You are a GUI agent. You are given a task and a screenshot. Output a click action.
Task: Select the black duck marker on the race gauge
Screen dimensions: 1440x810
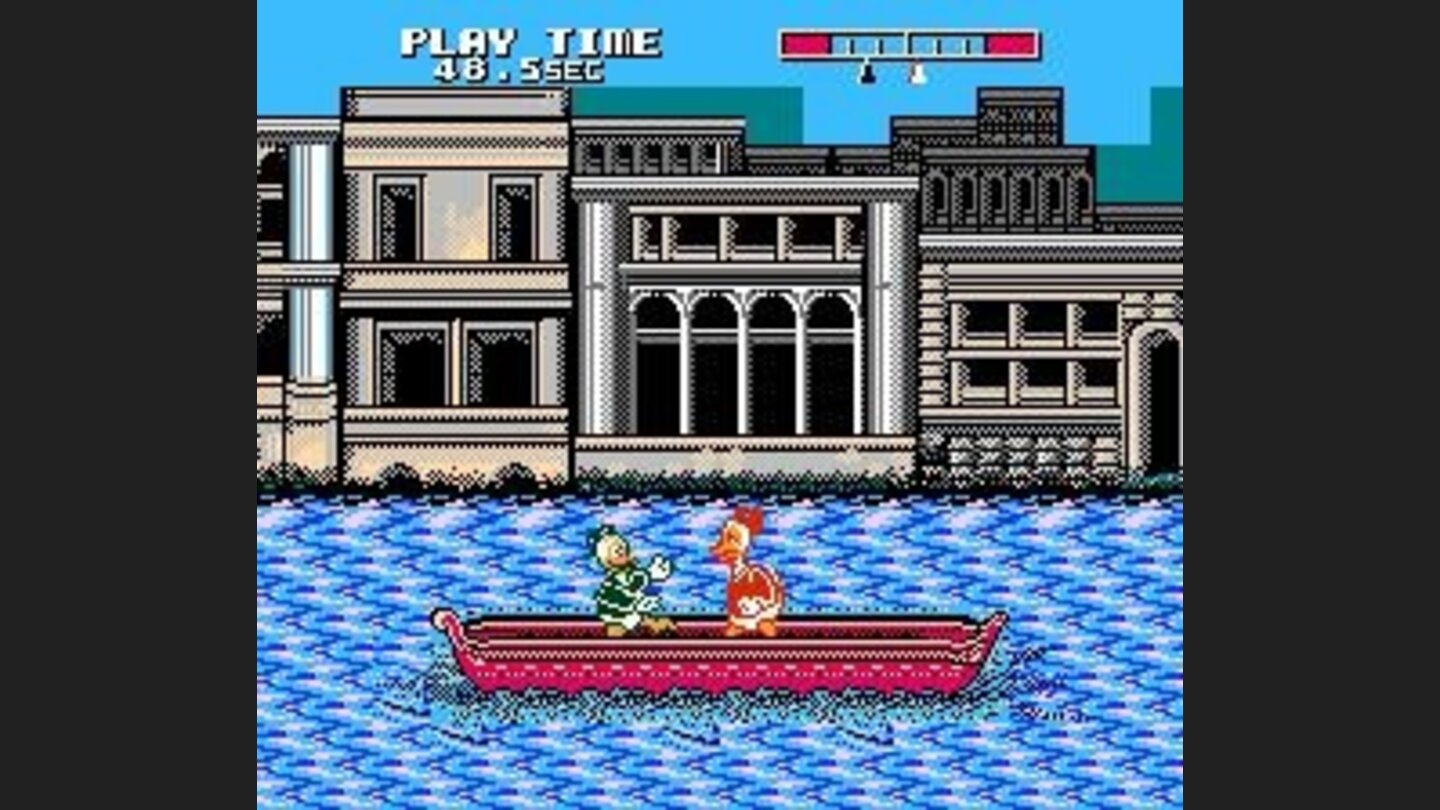coord(867,76)
